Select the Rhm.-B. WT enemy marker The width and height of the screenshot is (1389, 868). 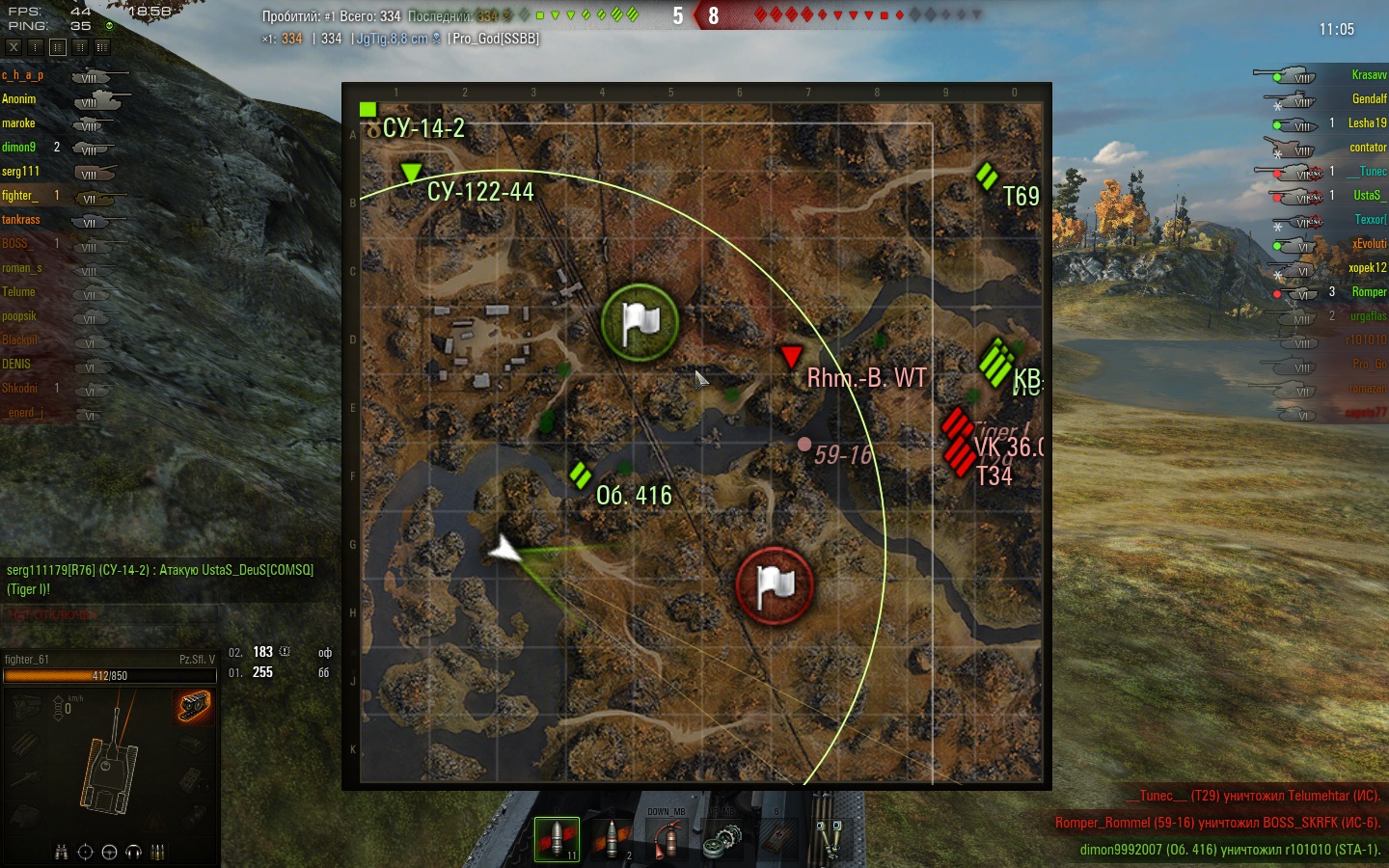pos(791,357)
